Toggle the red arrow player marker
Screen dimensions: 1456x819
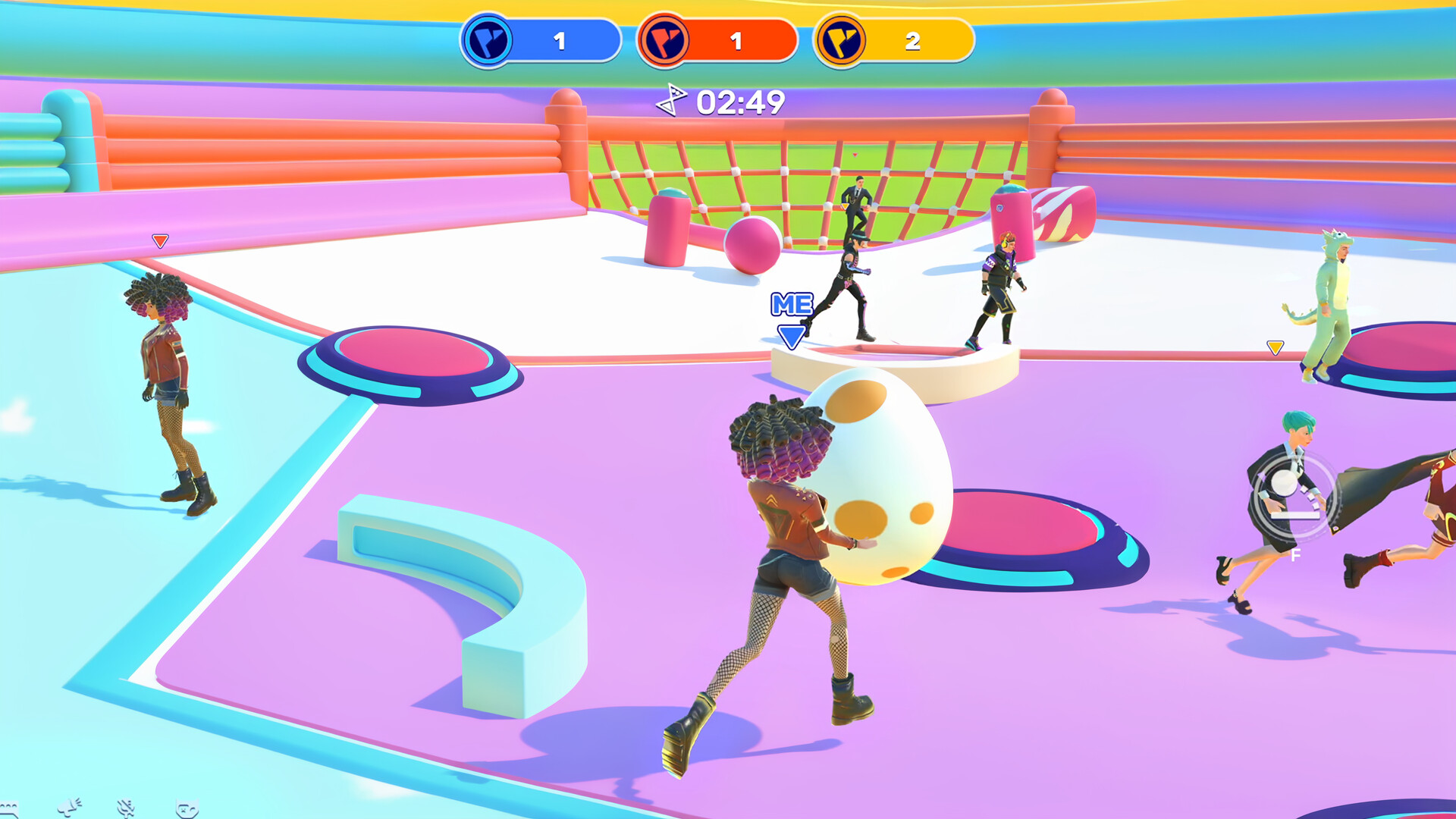(159, 240)
